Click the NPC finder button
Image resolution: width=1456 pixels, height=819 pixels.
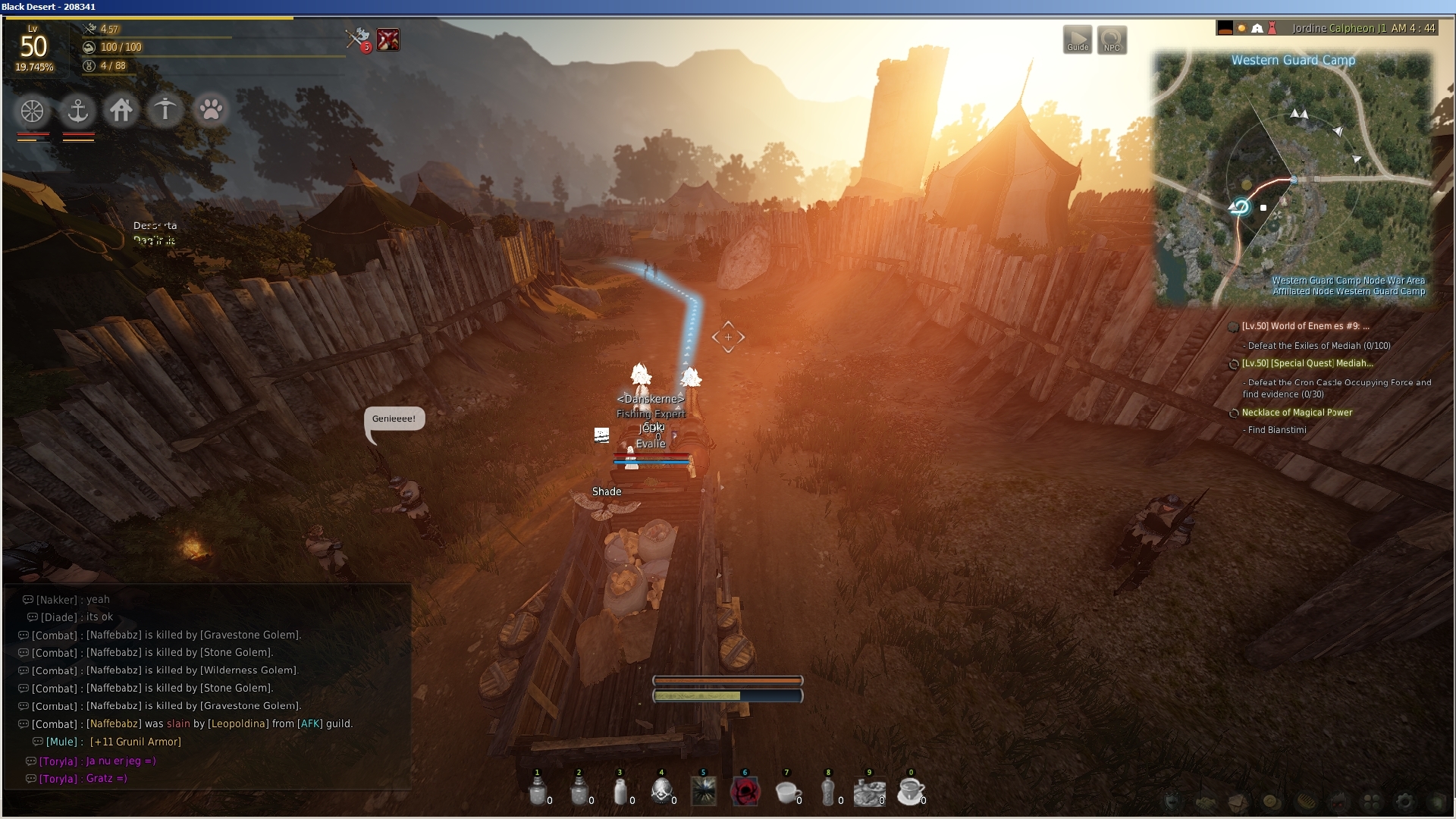point(1111,39)
